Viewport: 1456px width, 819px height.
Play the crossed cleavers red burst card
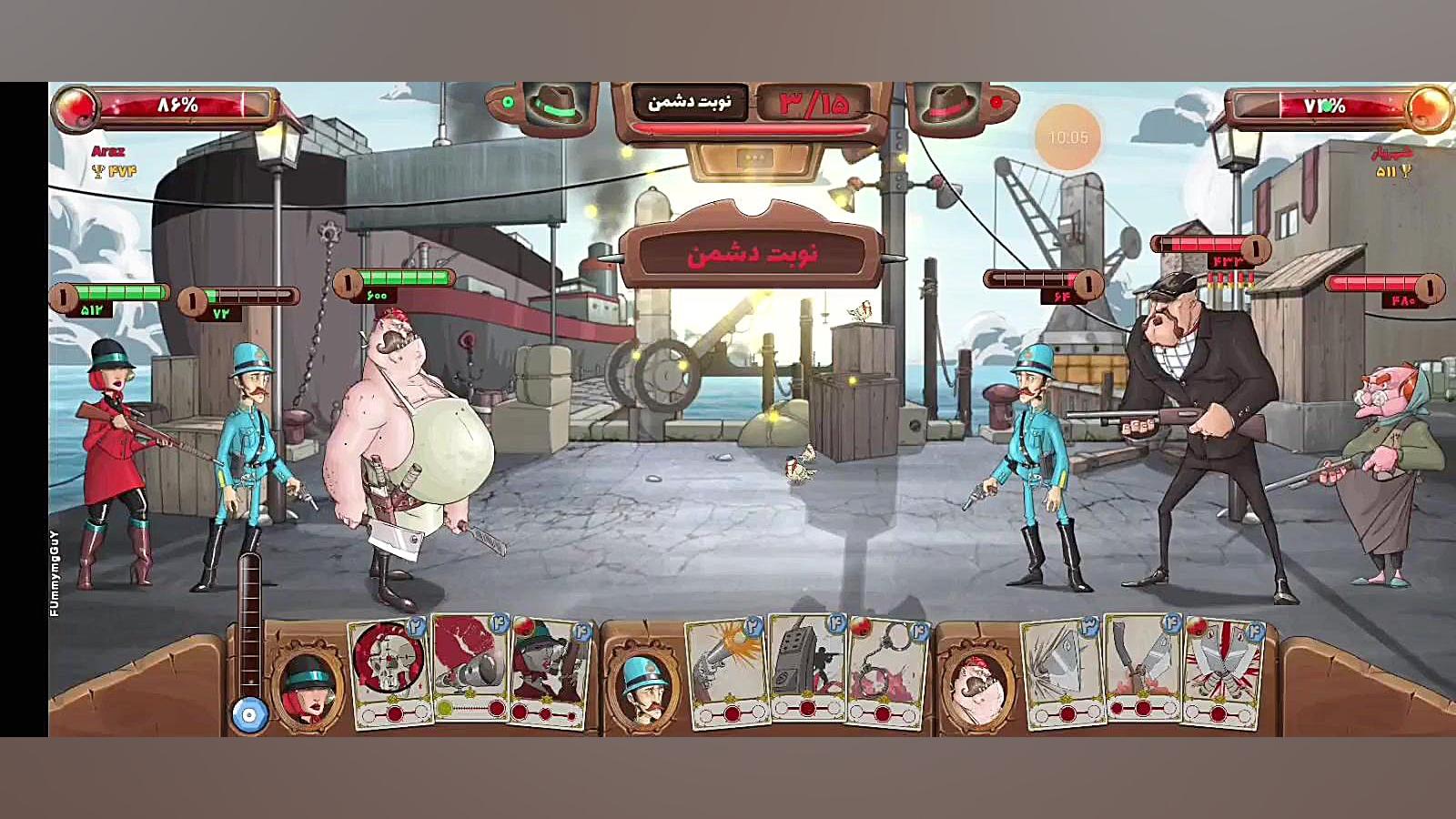(x=1221, y=673)
